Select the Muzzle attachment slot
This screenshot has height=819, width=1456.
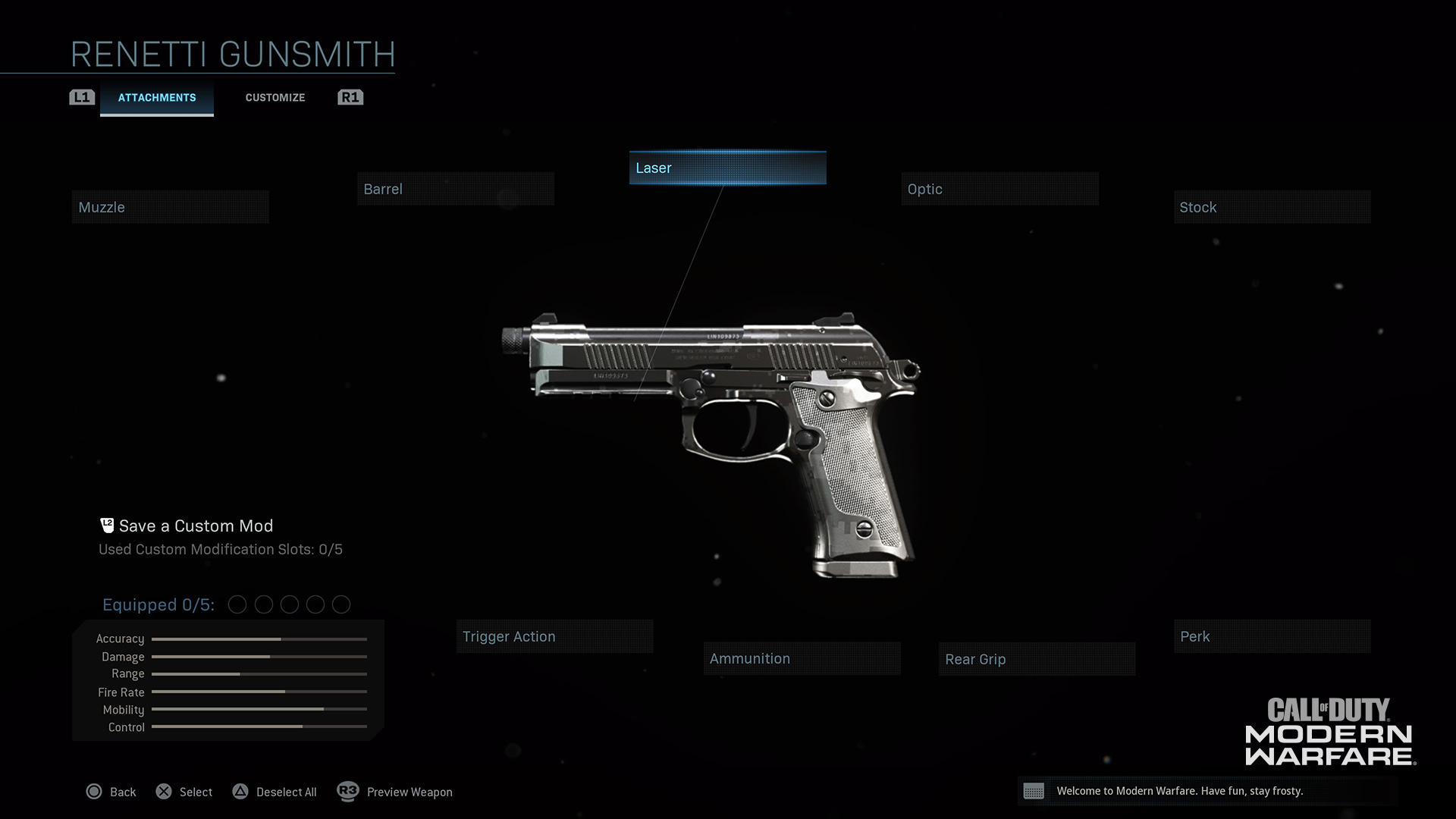170,207
